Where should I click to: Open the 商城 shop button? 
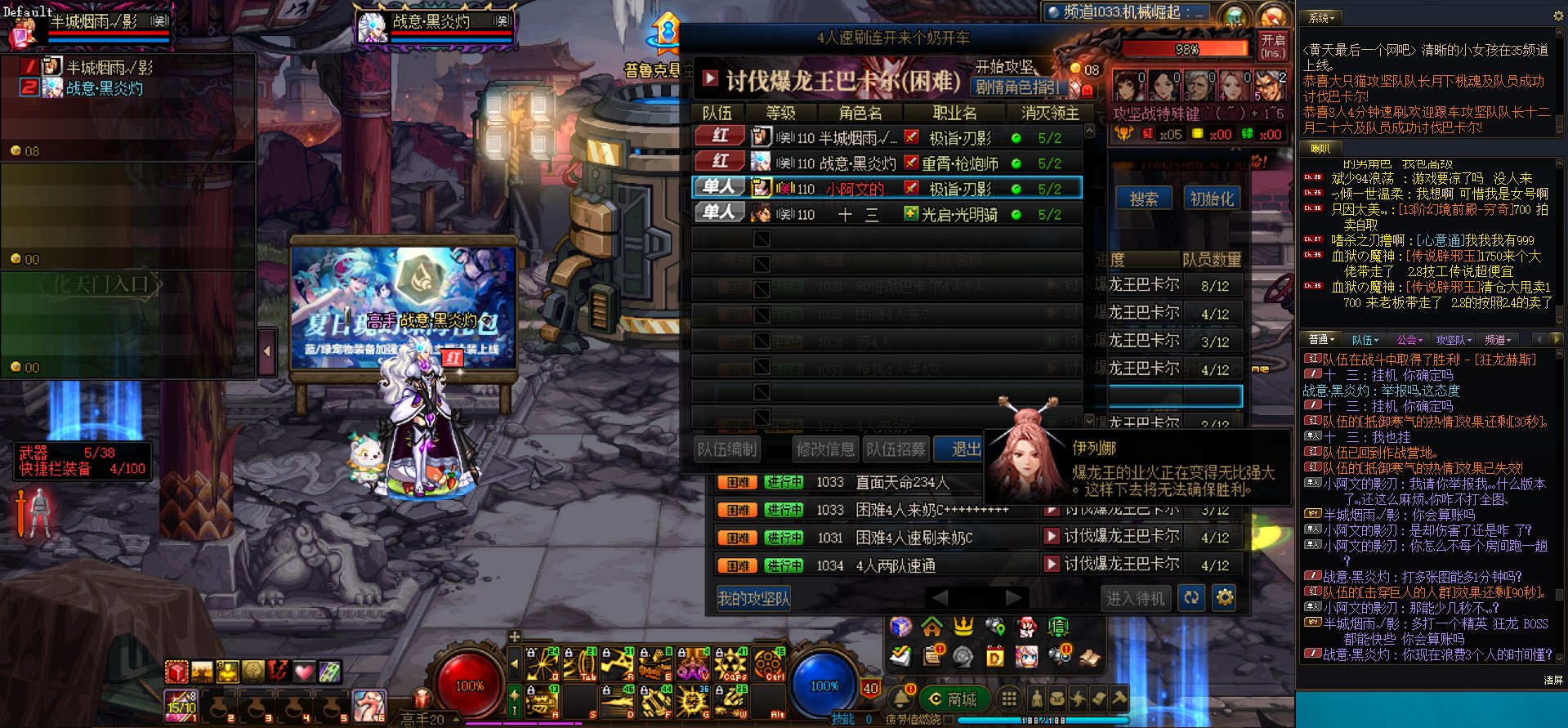(x=956, y=700)
